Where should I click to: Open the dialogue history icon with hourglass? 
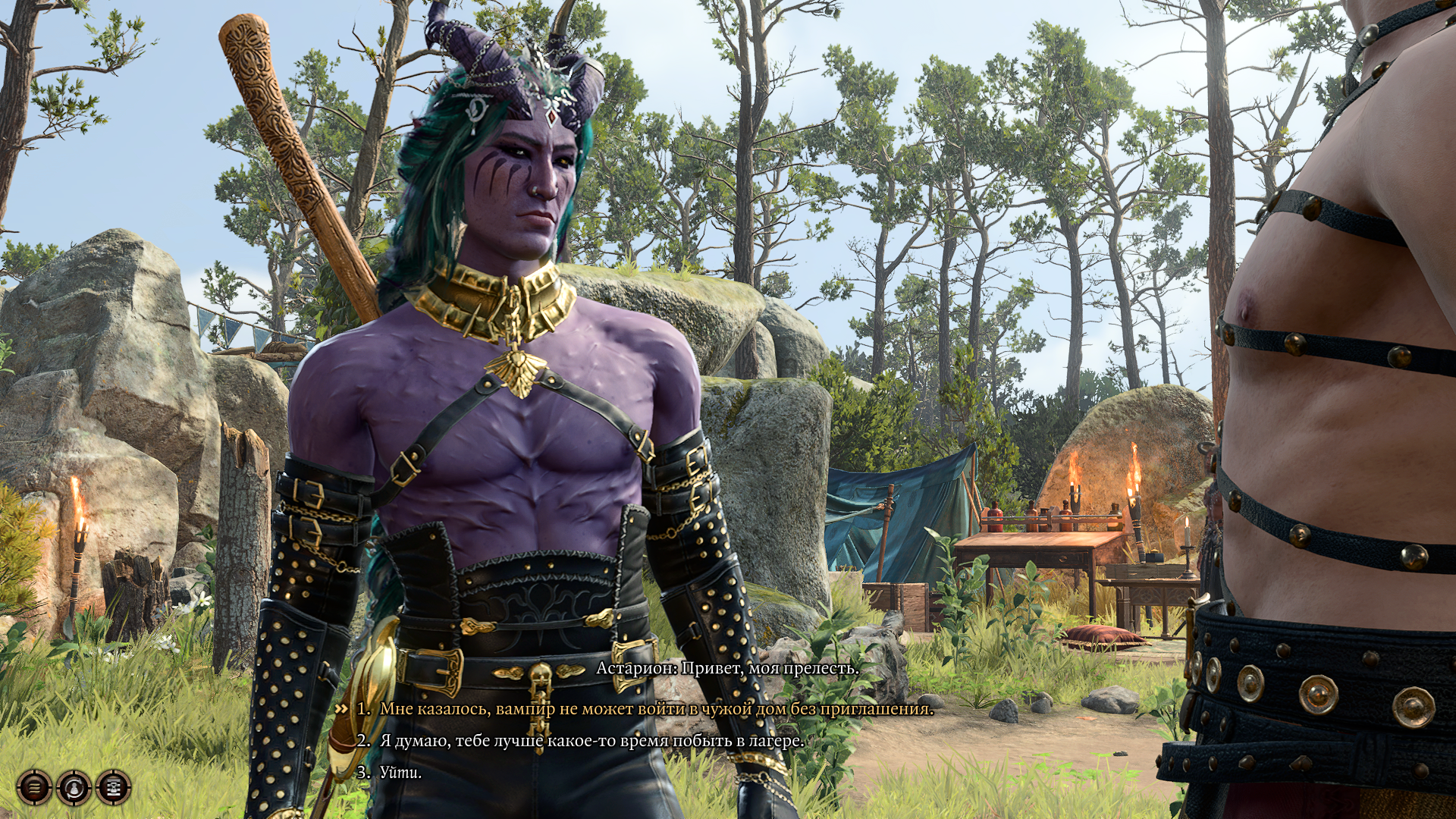(x=114, y=787)
